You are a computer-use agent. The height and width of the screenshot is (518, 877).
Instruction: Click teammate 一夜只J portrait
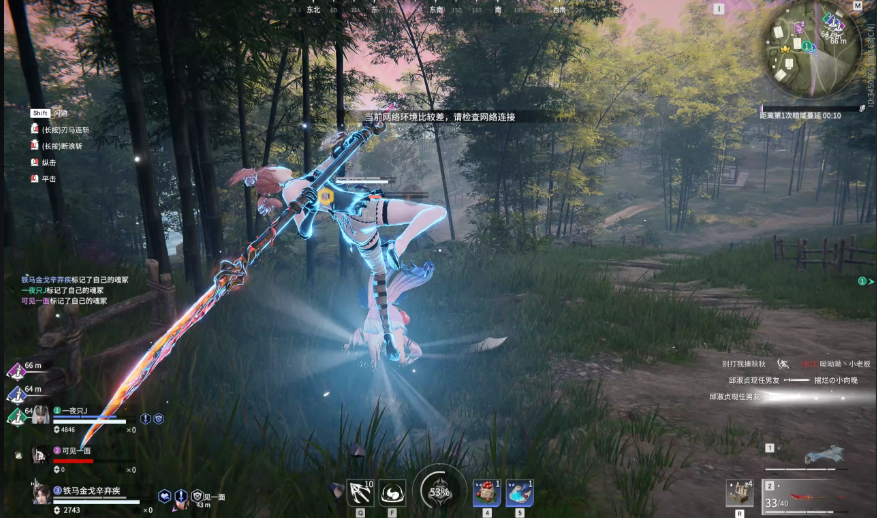point(39,417)
